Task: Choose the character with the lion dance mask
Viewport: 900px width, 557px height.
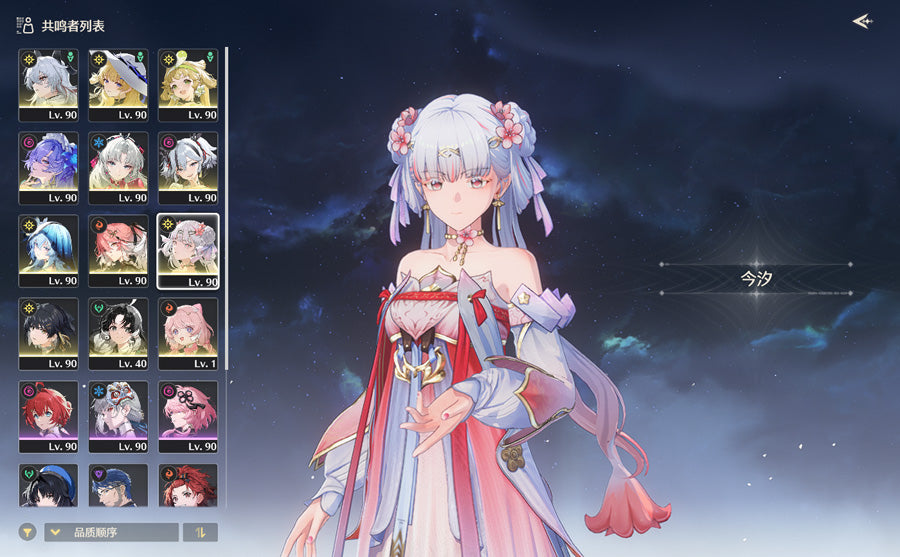Action: pyautogui.click(x=118, y=410)
